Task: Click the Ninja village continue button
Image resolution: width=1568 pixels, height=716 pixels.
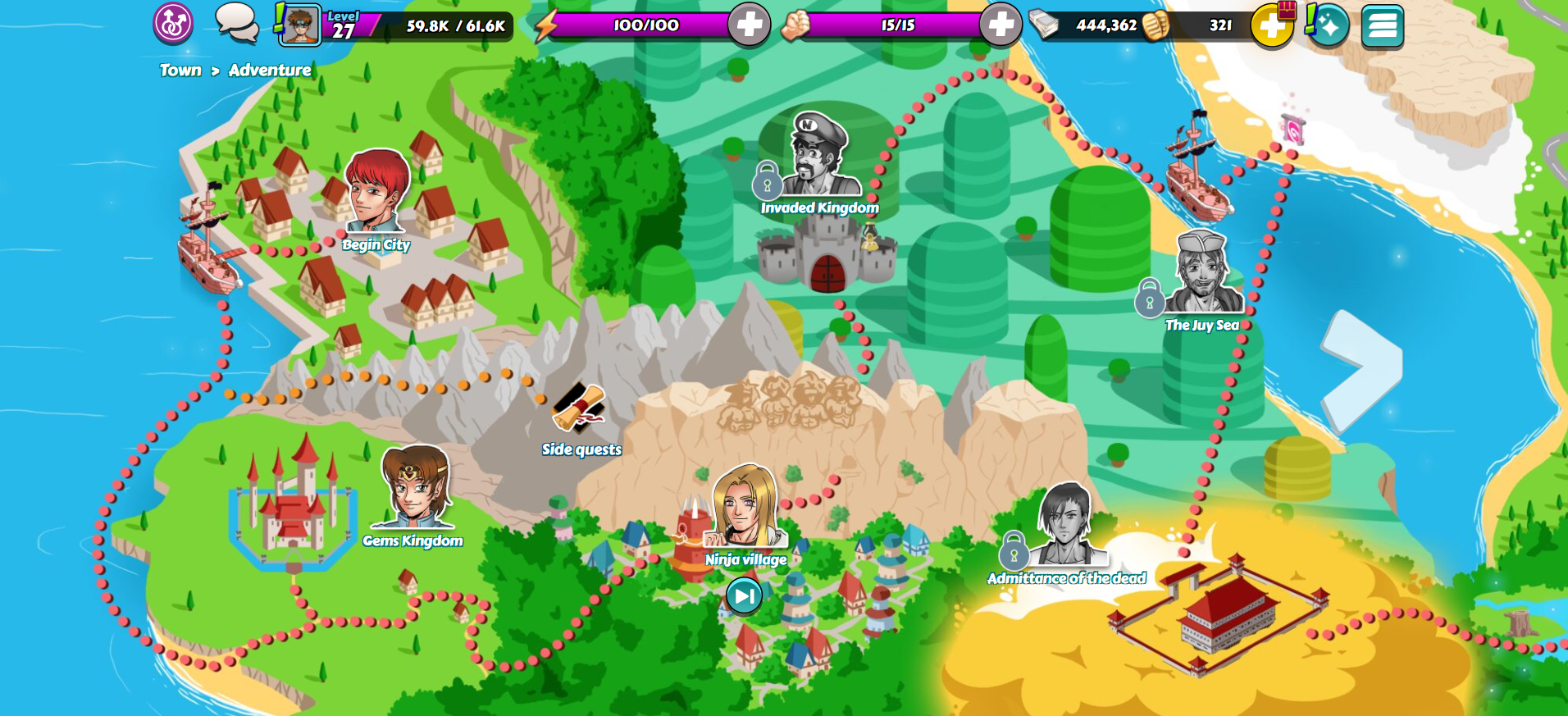Action: point(744,595)
